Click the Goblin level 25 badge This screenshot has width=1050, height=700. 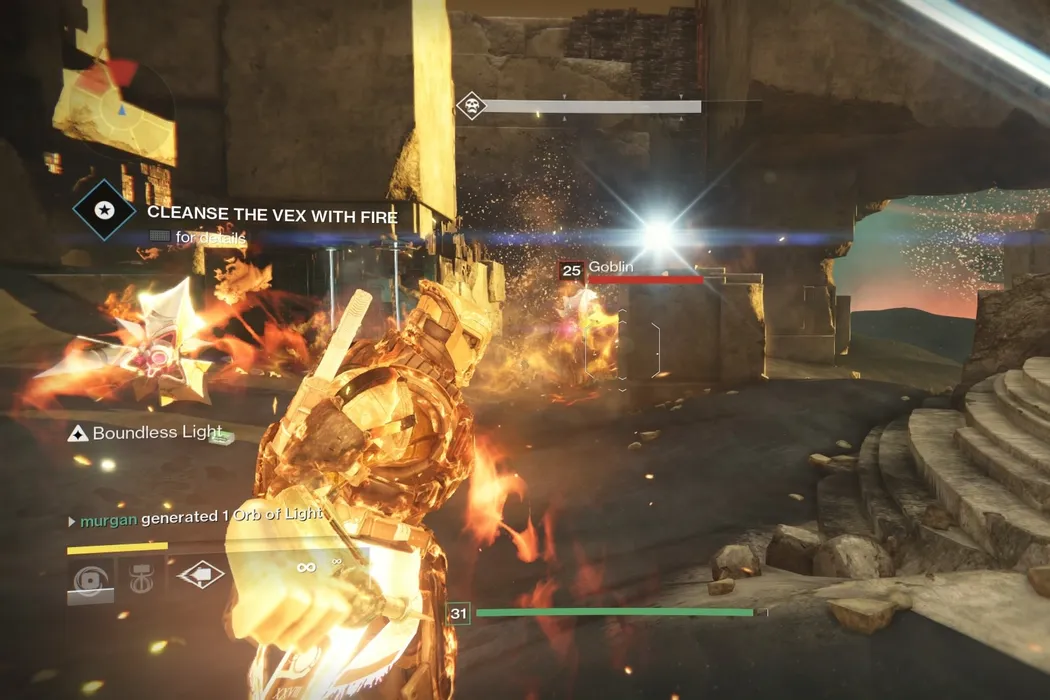click(571, 270)
